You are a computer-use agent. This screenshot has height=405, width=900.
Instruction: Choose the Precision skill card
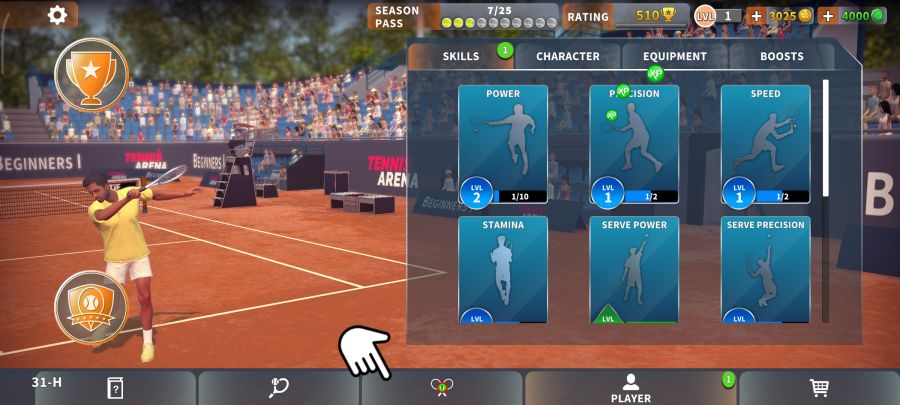tap(634, 145)
